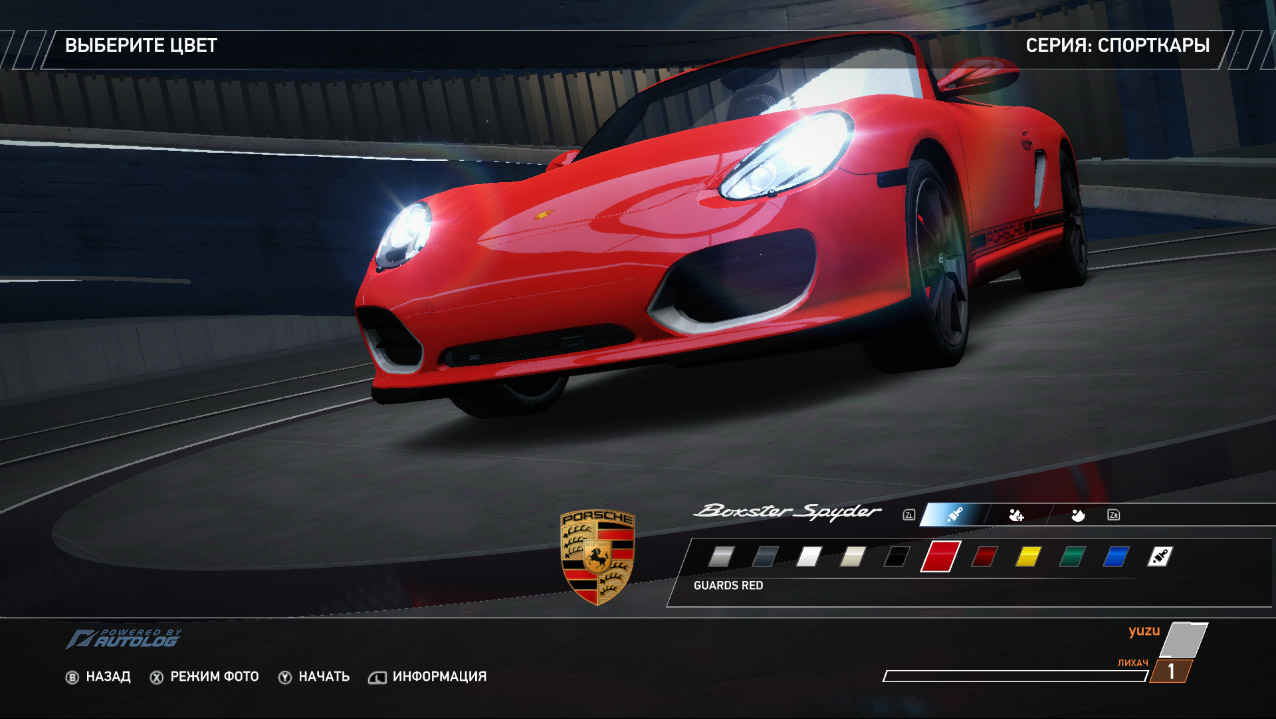The width and height of the screenshot is (1276, 719).
Task: Select the silver paint swatch
Action: [721, 556]
